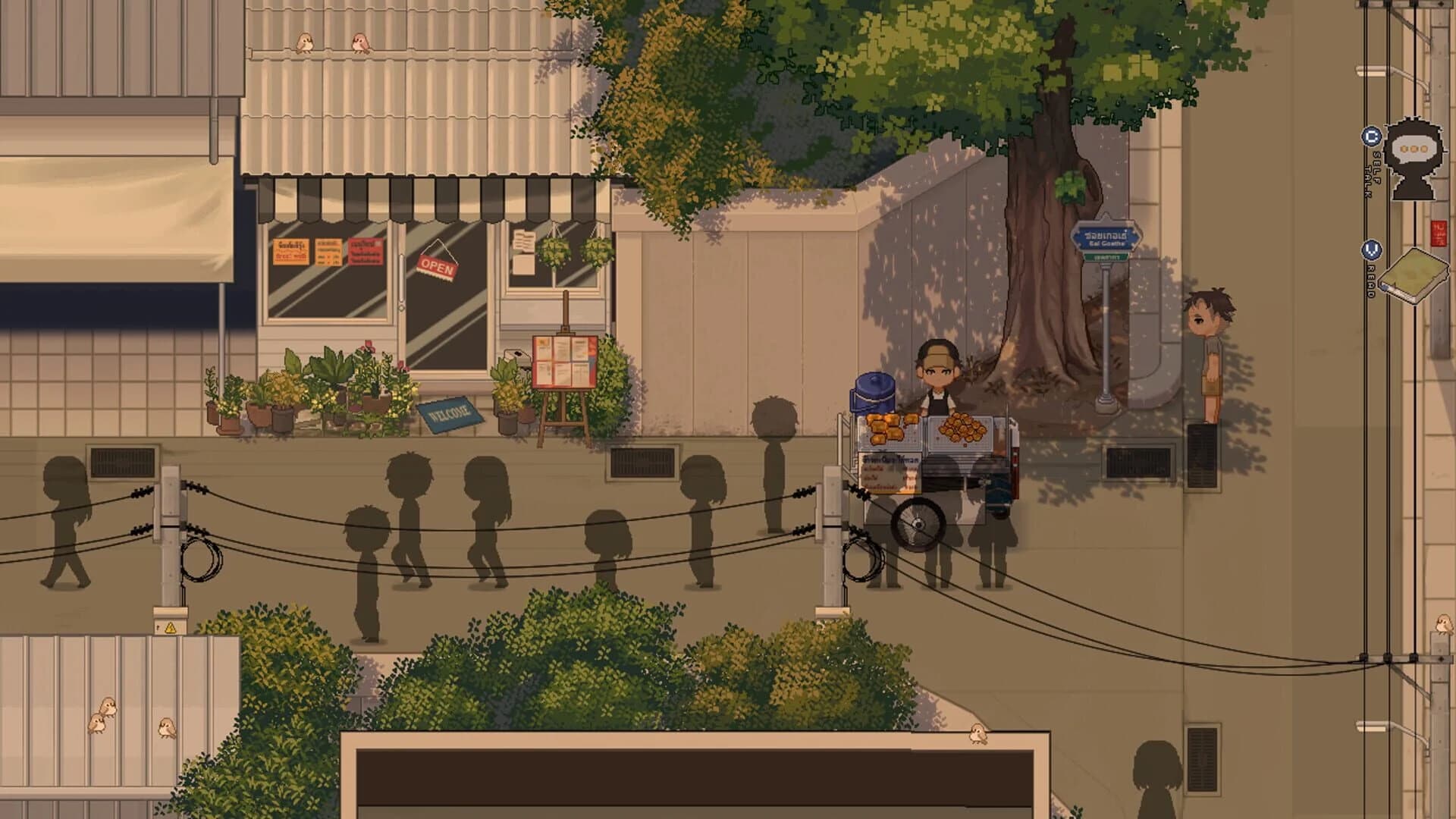Click the blue water cooler on the cart

point(873,396)
